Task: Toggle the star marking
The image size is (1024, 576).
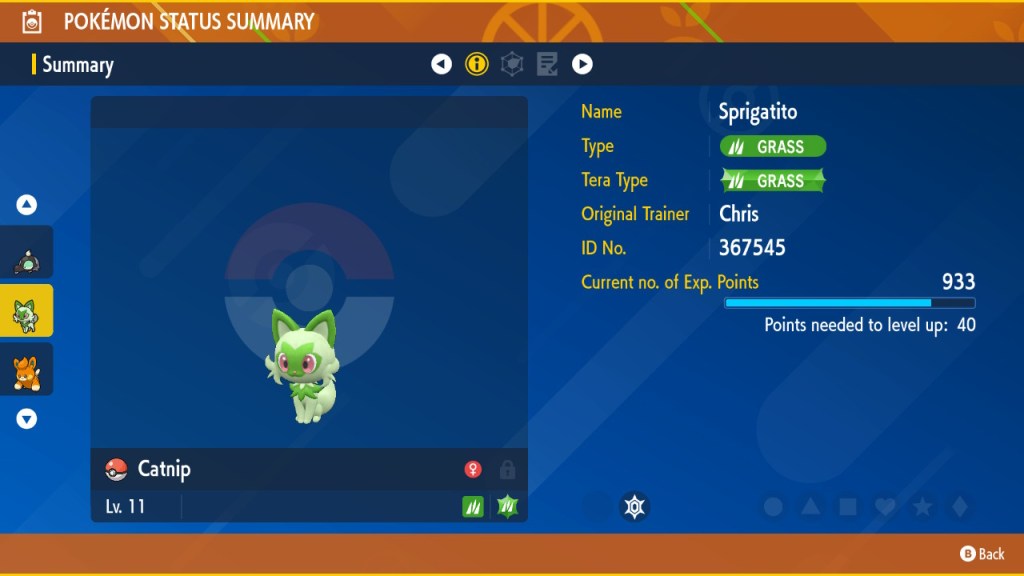Action: point(922,507)
